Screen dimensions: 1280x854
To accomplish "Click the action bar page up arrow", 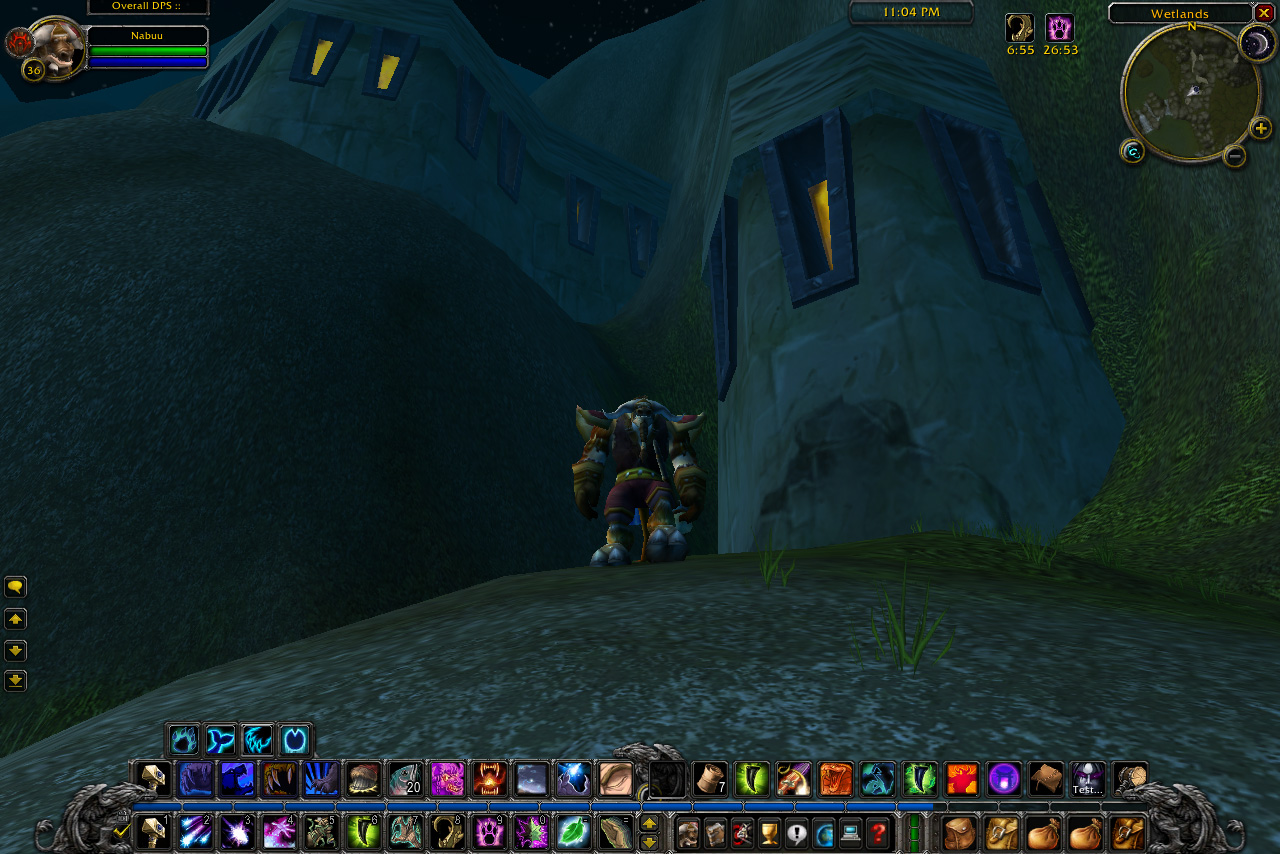I will point(649,823).
